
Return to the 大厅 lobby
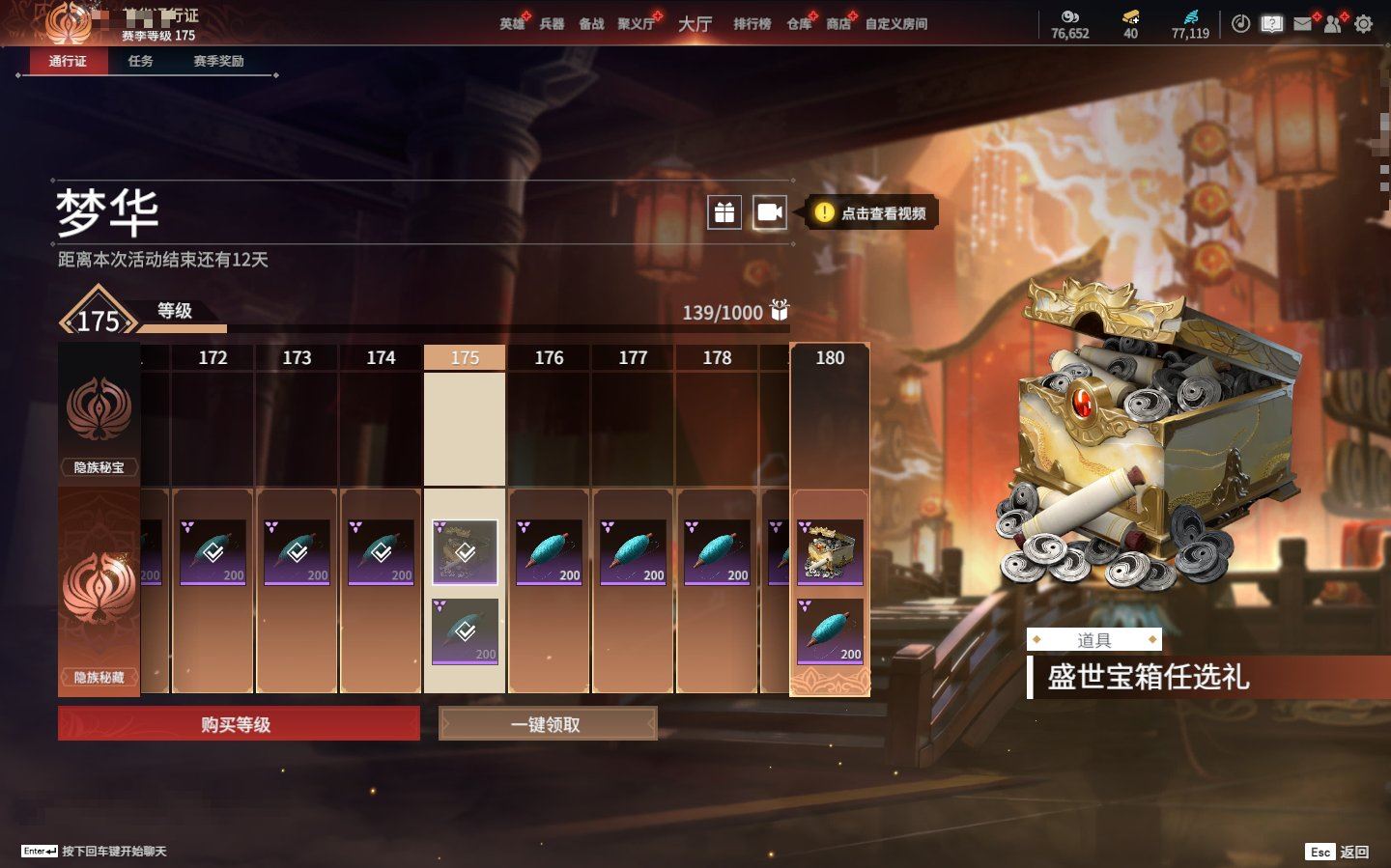[x=695, y=24]
